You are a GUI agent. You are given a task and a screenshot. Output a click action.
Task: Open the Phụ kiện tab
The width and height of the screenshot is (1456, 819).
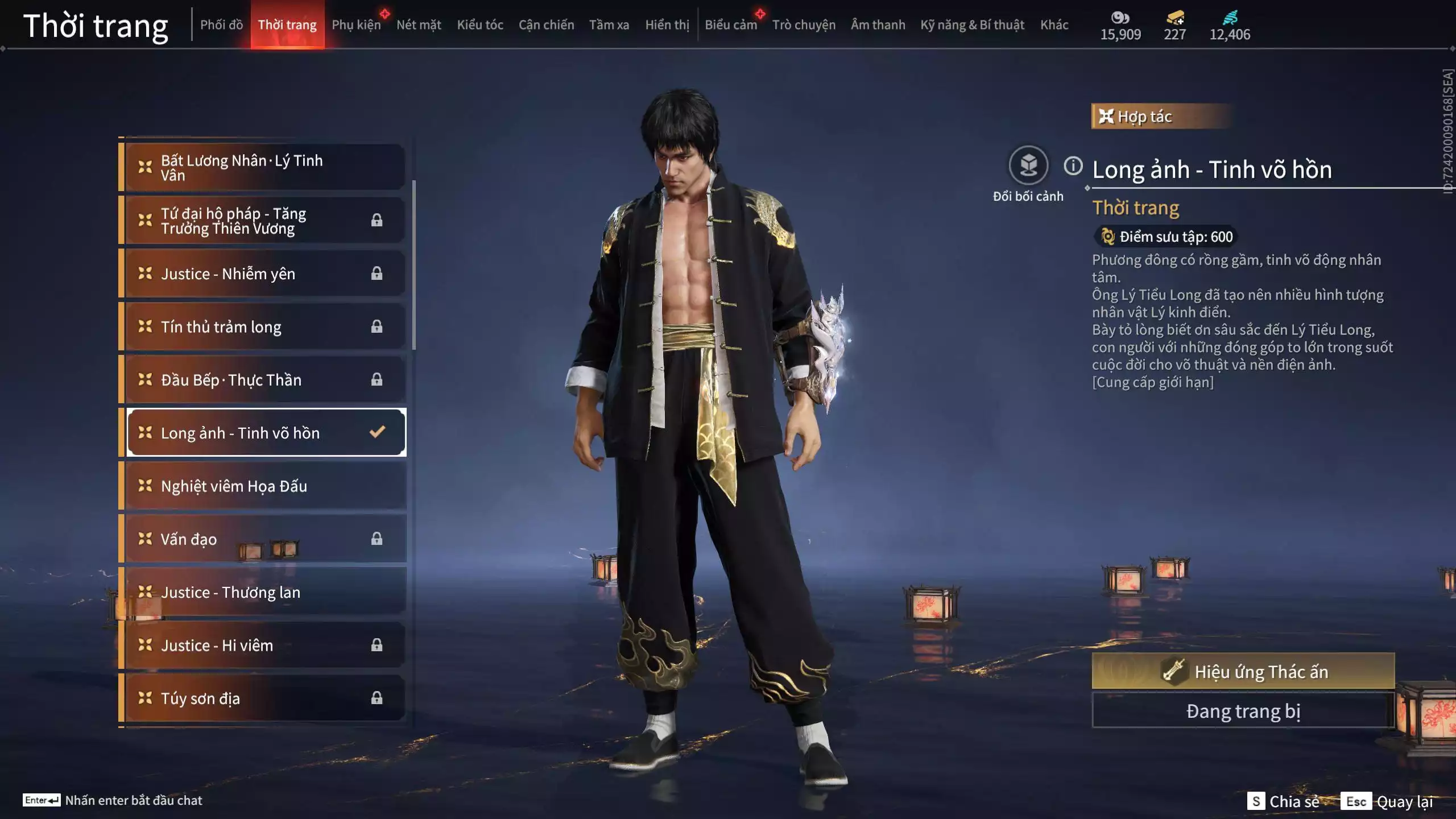356,25
